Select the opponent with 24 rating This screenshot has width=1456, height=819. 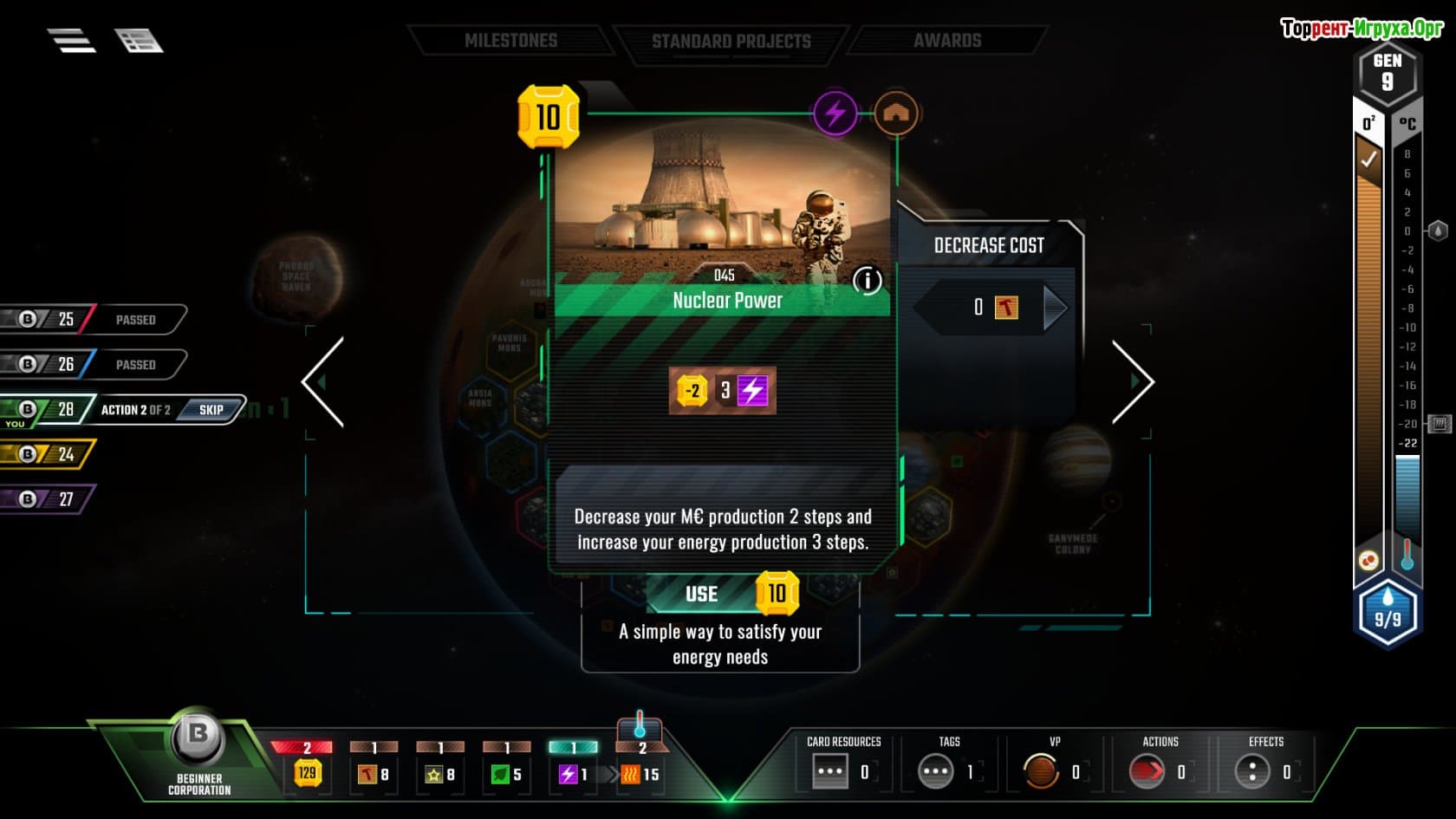48,454
